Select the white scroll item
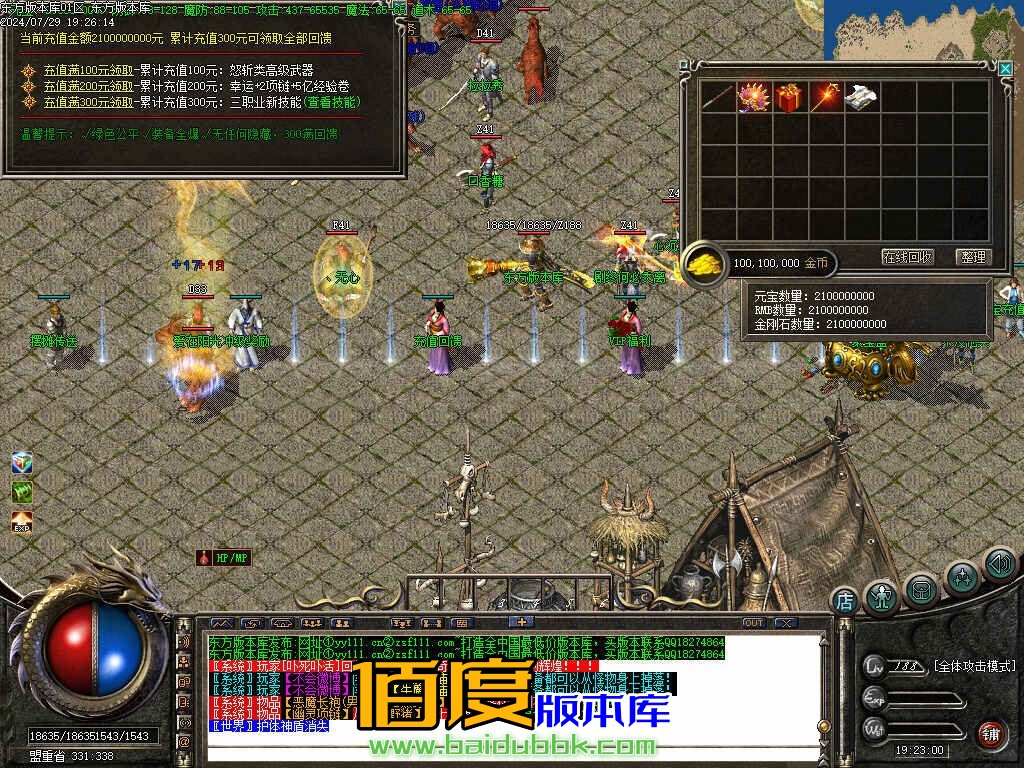Image resolution: width=1024 pixels, height=768 pixels. pyautogui.click(x=862, y=97)
